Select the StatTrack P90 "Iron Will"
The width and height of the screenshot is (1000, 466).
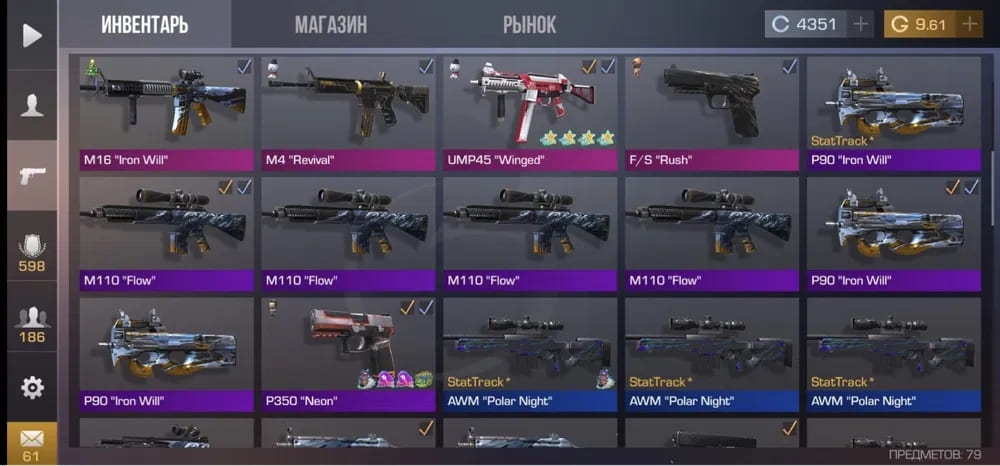(x=894, y=112)
